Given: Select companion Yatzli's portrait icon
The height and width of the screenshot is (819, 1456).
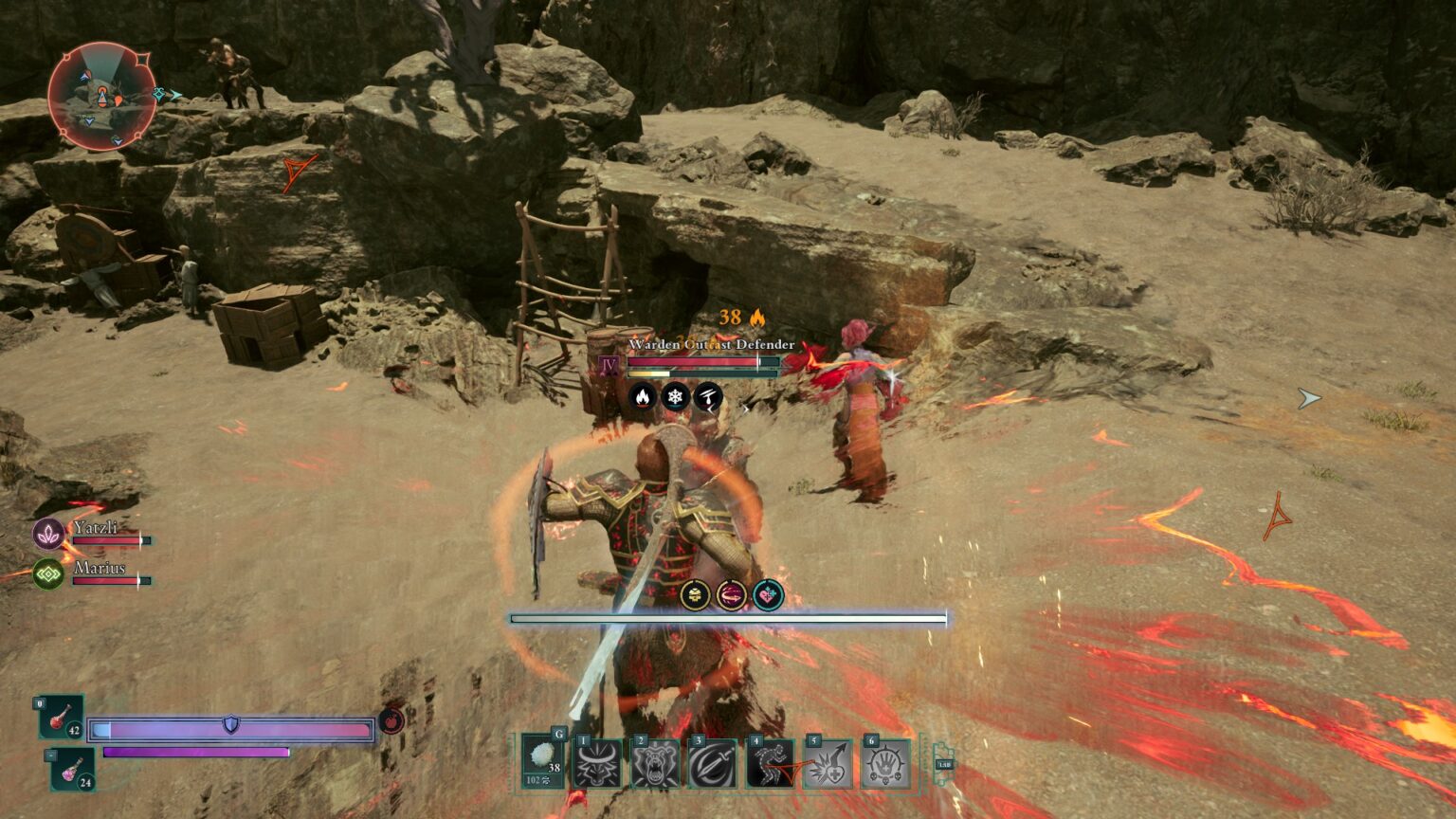Looking at the screenshot, I should pyautogui.click(x=48, y=534).
